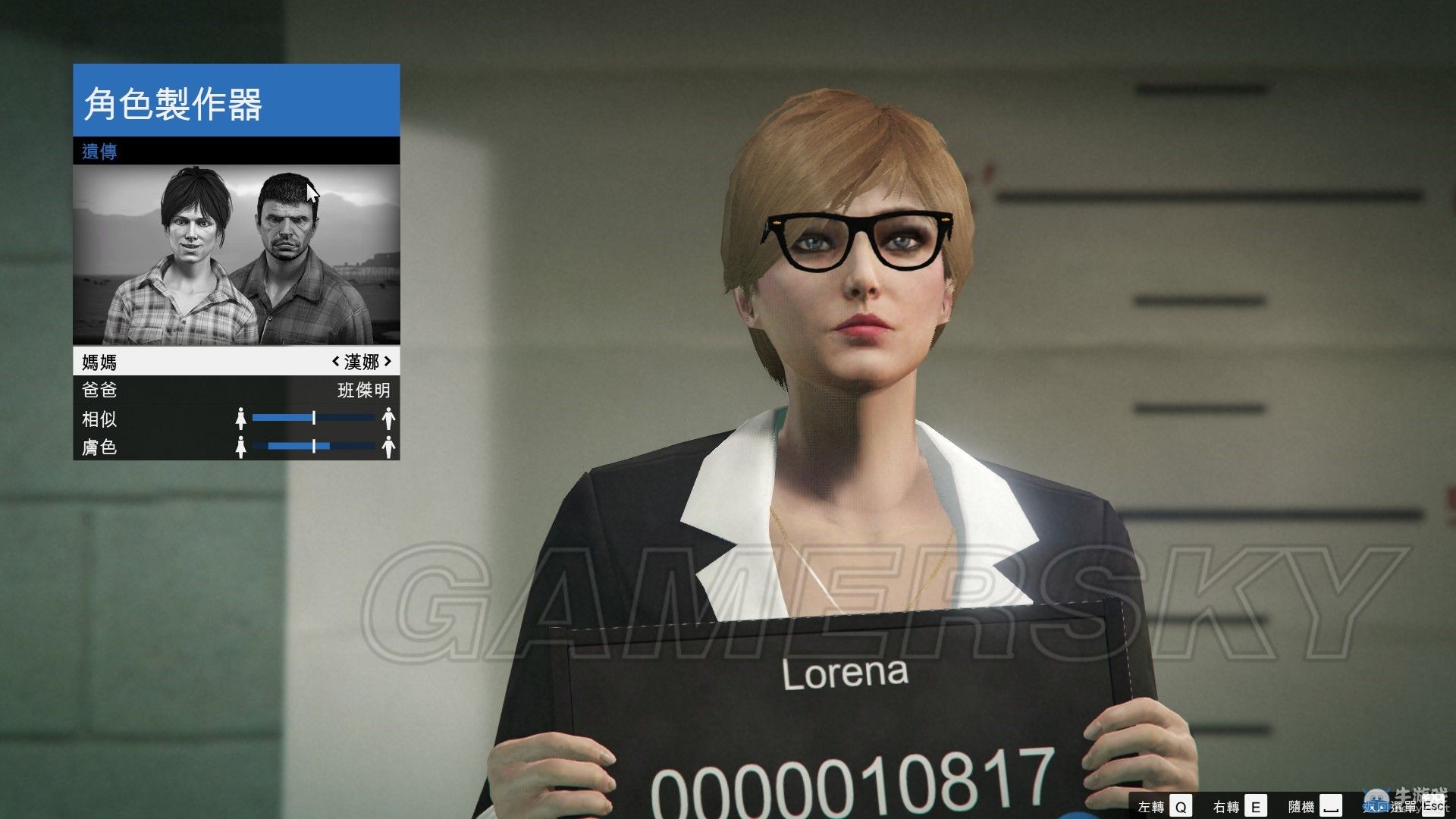The image size is (1456, 819).
Task: Click the 右轉 rotate-right label
Action: coord(1228,805)
